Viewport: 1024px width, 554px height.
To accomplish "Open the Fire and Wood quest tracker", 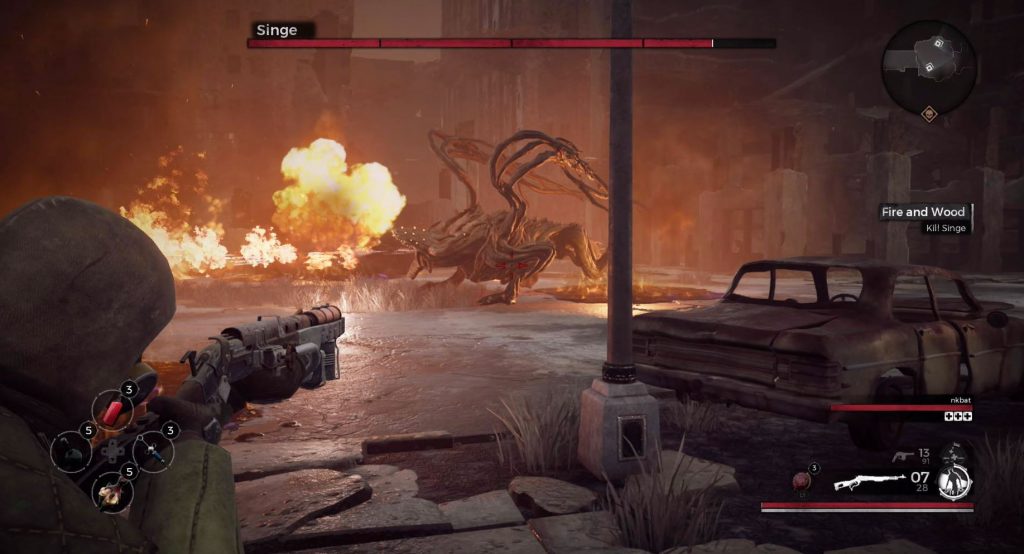I will click(922, 212).
